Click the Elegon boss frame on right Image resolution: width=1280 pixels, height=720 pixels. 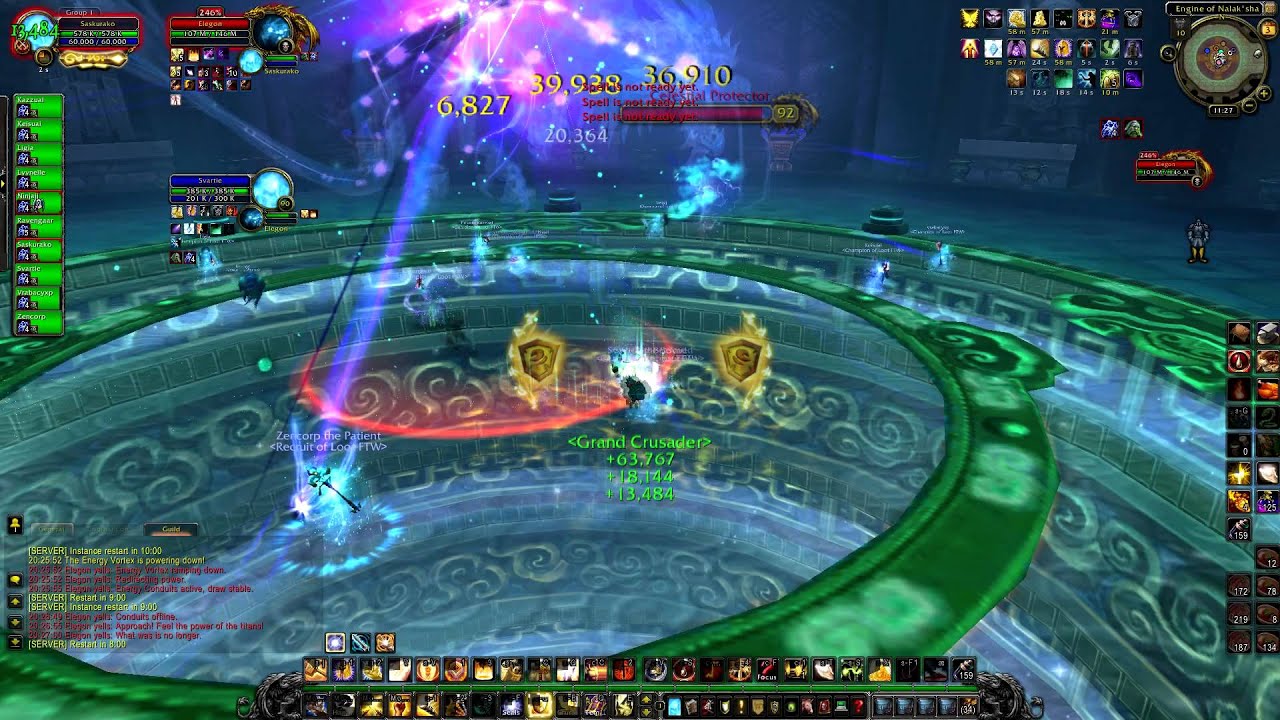1170,168
